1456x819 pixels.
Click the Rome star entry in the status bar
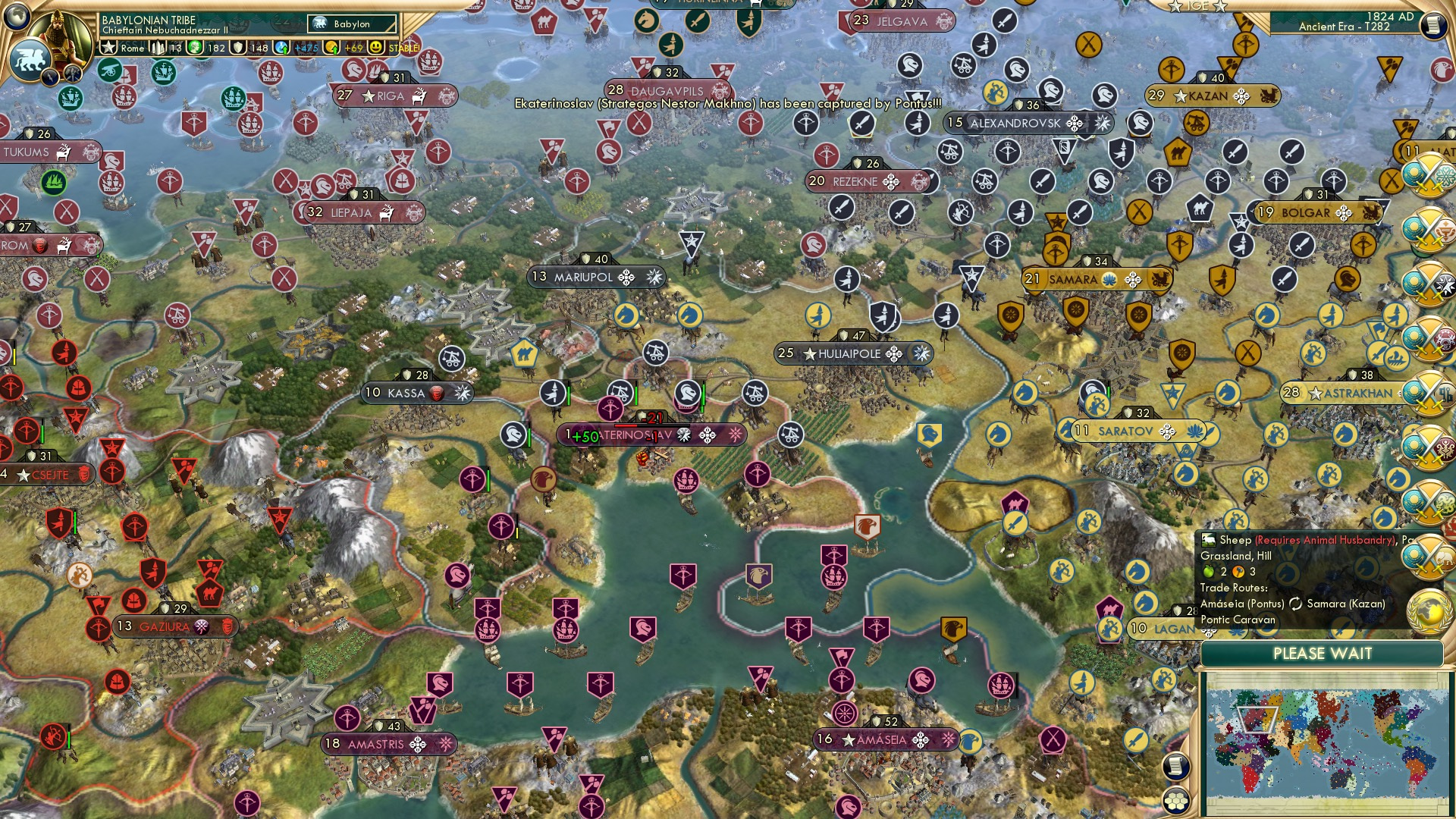coord(121,47)
